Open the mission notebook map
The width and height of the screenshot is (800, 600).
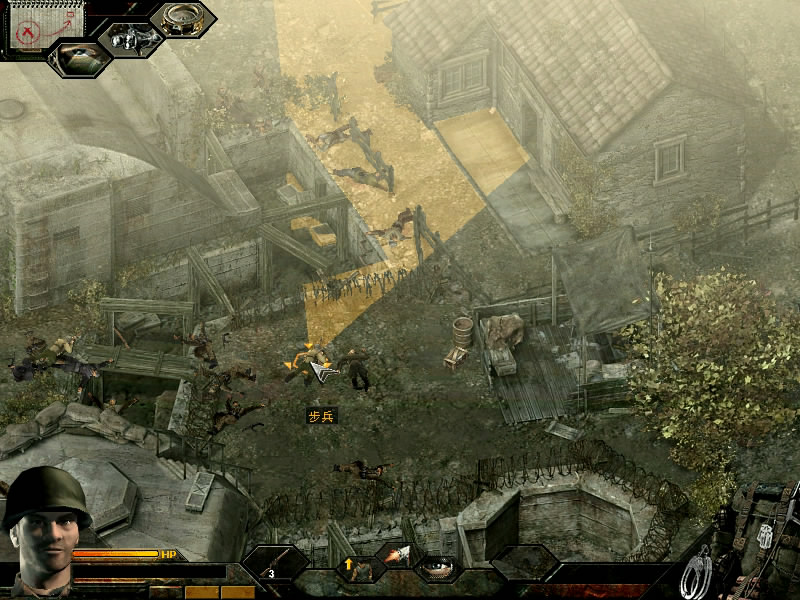(34, 26)
